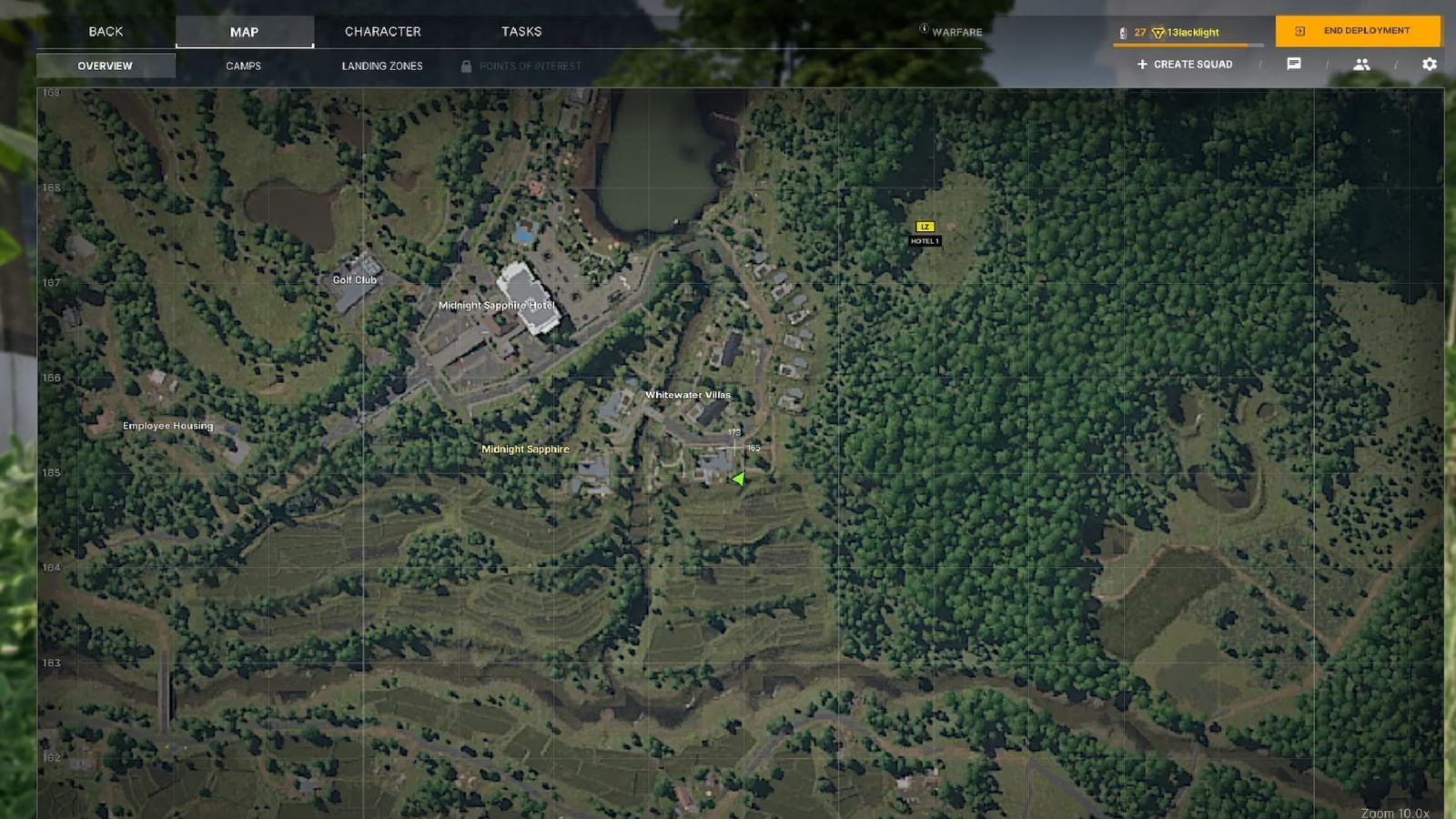1456x819 pixels.
Task: Open the MAP menu tab
Action: pos(243,31)
